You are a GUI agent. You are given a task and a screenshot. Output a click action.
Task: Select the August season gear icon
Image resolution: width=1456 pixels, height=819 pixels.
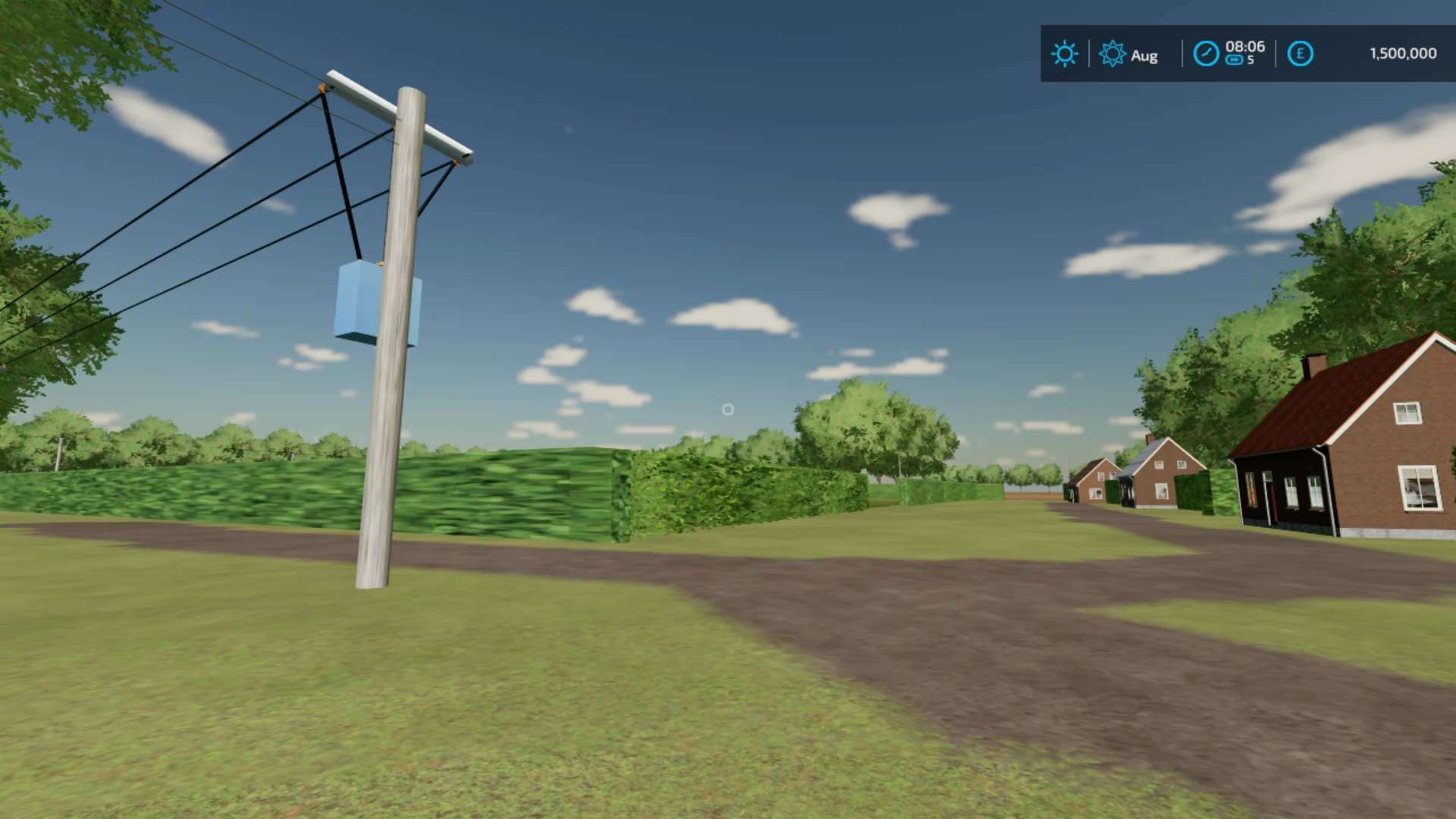1112,54
